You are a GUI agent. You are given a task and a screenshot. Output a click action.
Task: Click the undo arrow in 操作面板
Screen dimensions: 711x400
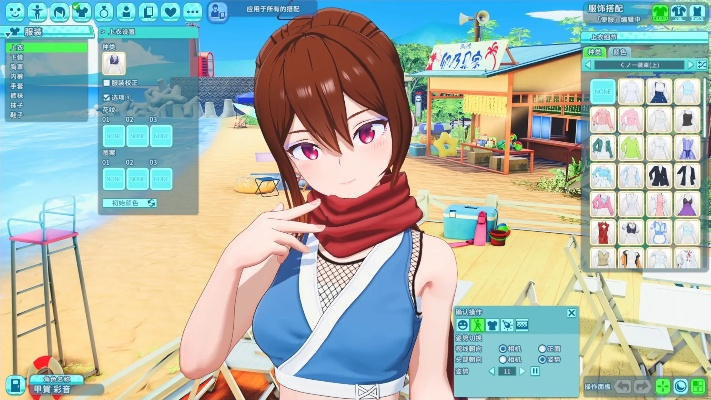point(623,386)
